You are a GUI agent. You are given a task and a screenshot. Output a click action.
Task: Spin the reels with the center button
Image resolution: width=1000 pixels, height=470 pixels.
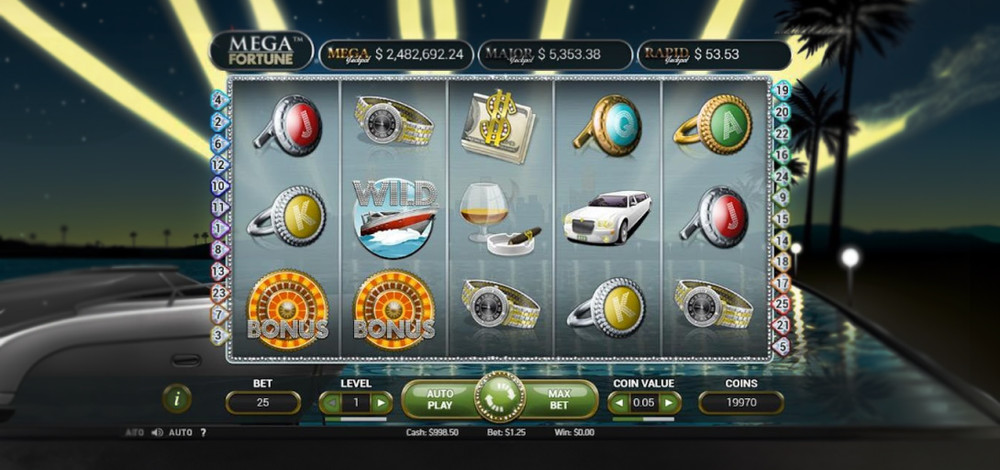(499, 398)
